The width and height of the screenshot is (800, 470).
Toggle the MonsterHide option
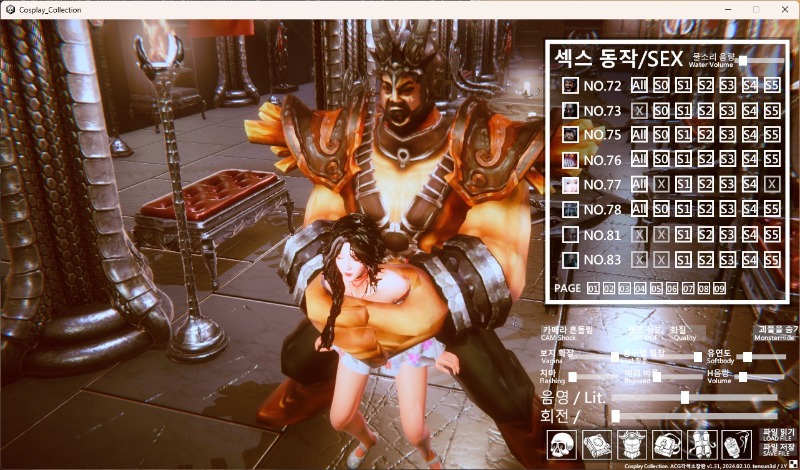pyautogui.click(x=776, y=332)
